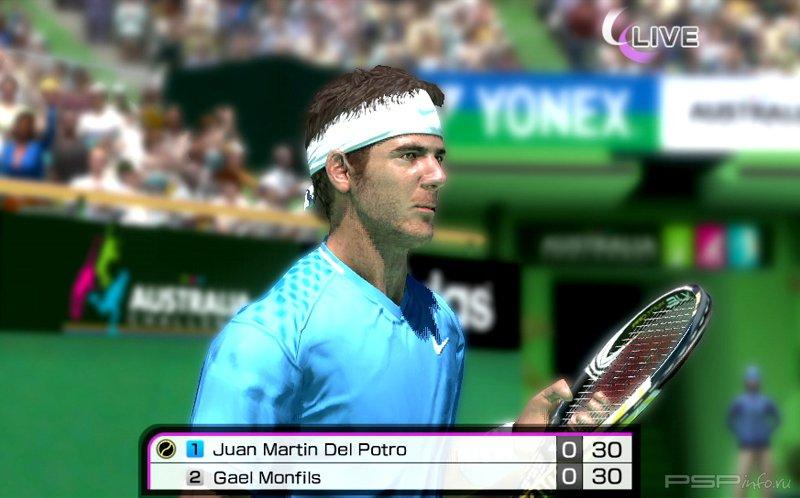
Task: Click the tennis ball serve indicator
Action: tap(166, 449)
